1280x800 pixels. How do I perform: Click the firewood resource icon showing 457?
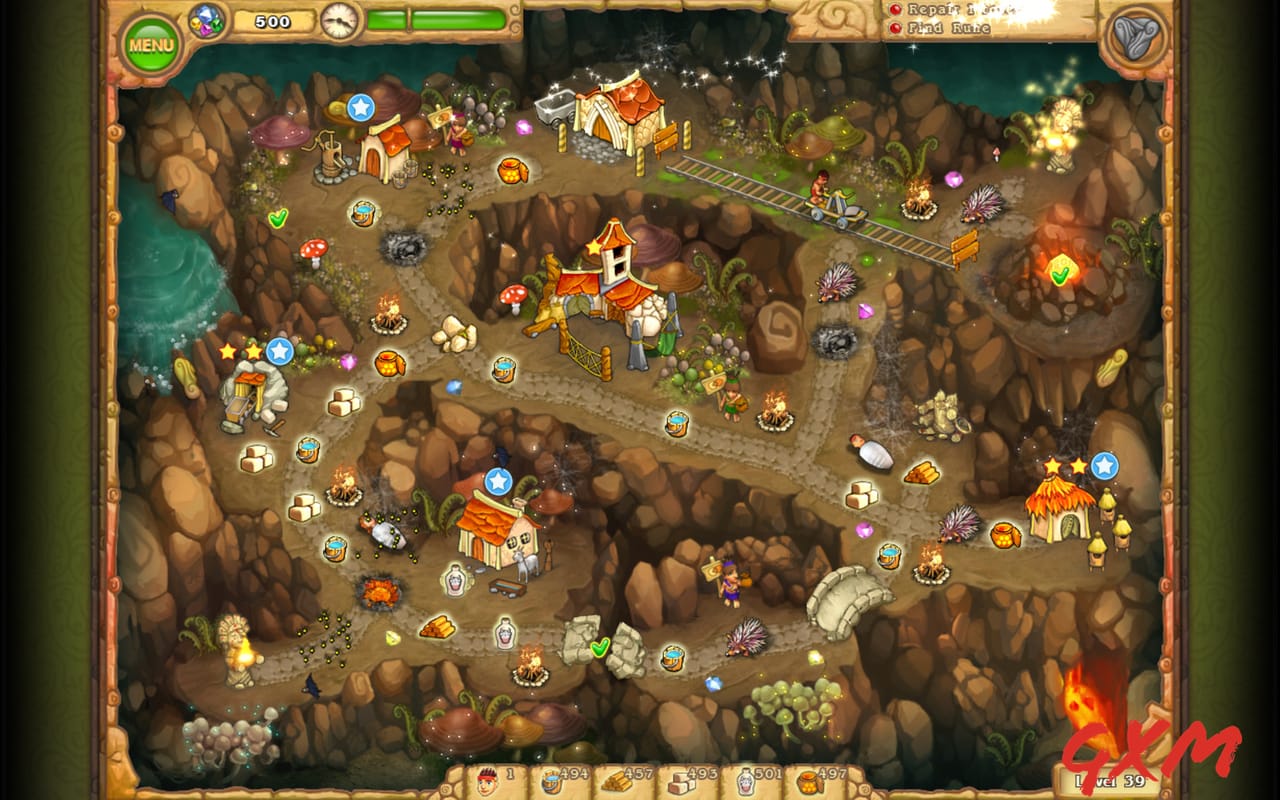[x=617, y=783]
